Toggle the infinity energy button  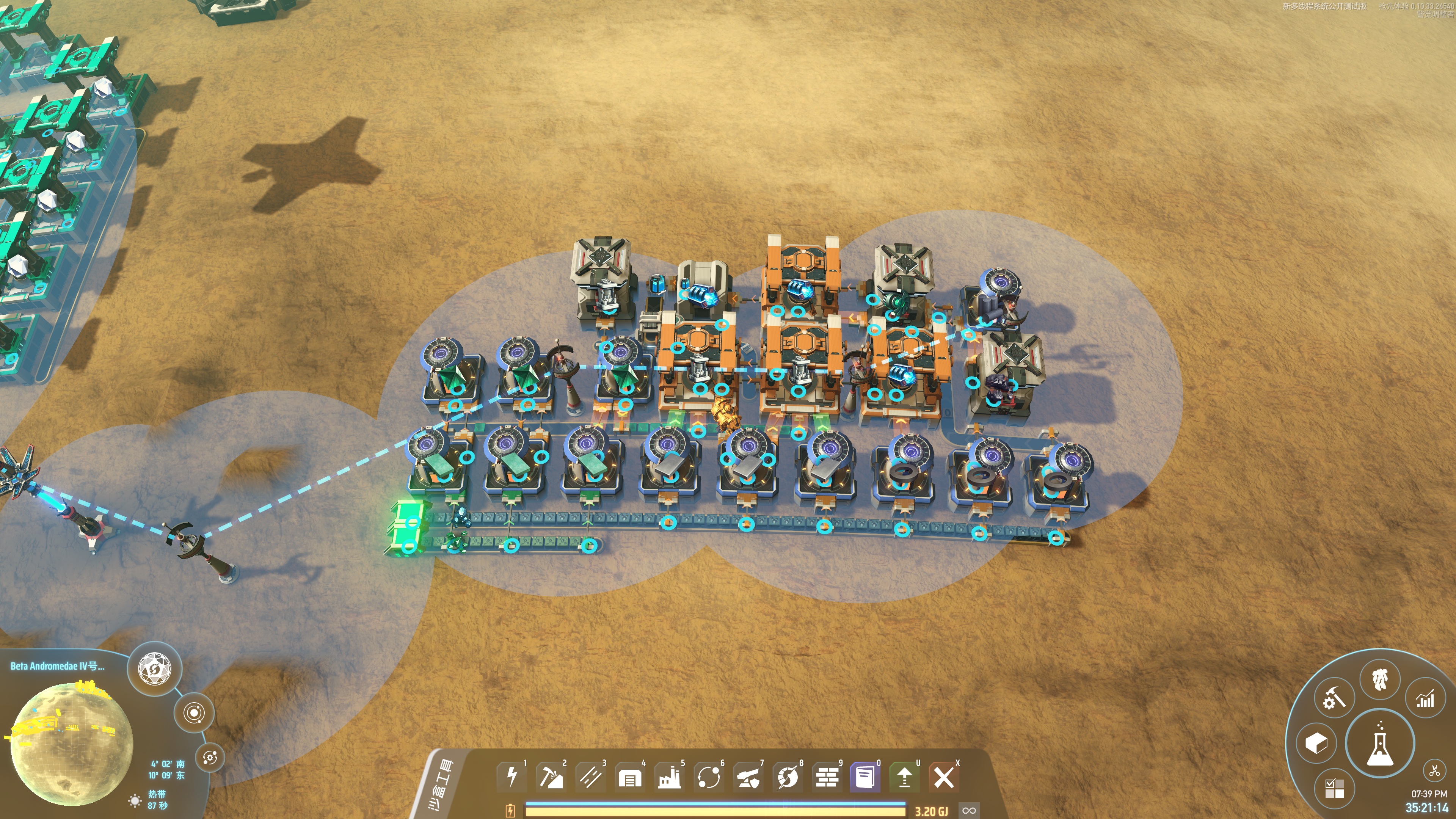pyautogui.click(x=970, y=811)
